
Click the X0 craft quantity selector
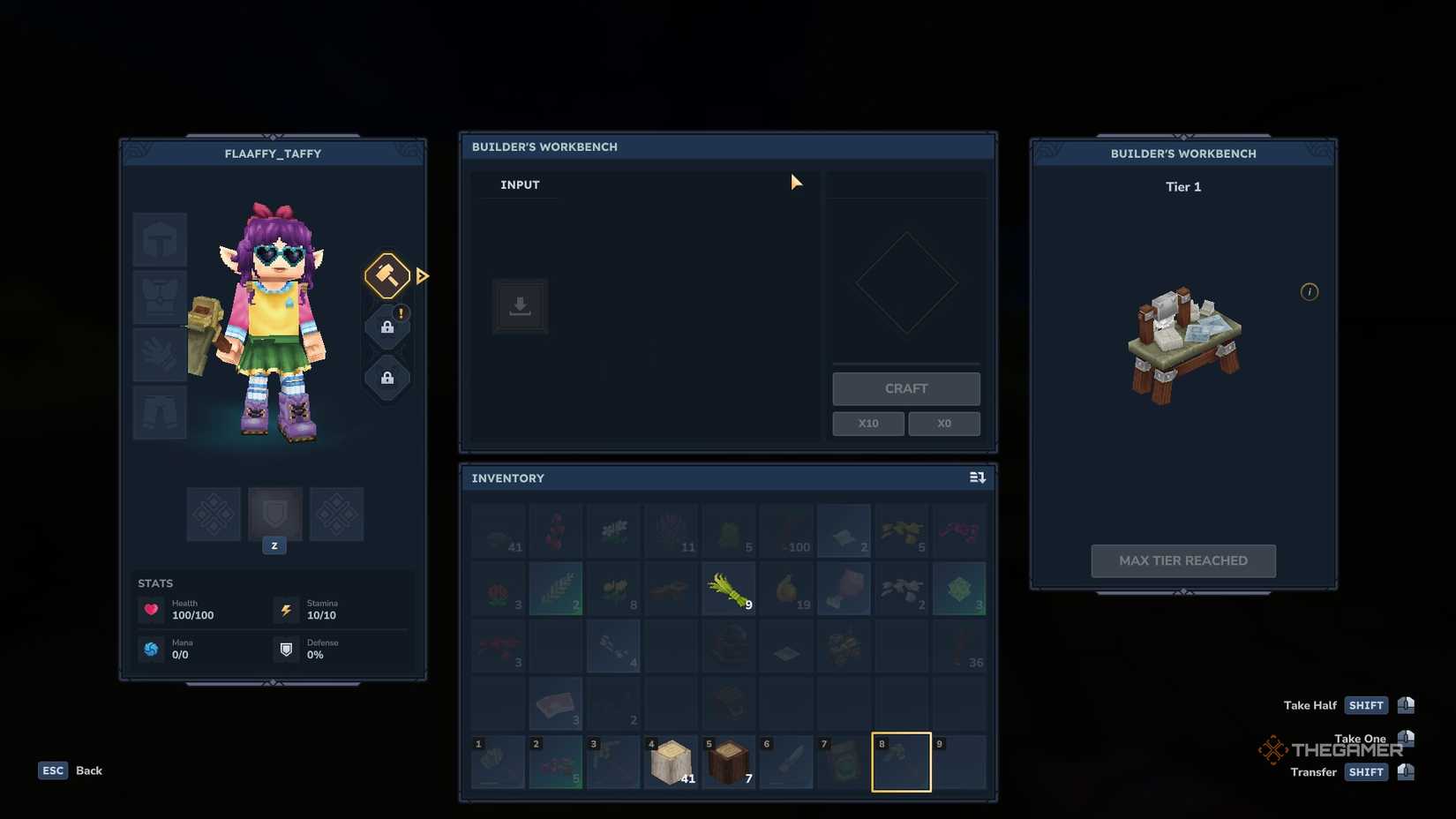(943, 423)
